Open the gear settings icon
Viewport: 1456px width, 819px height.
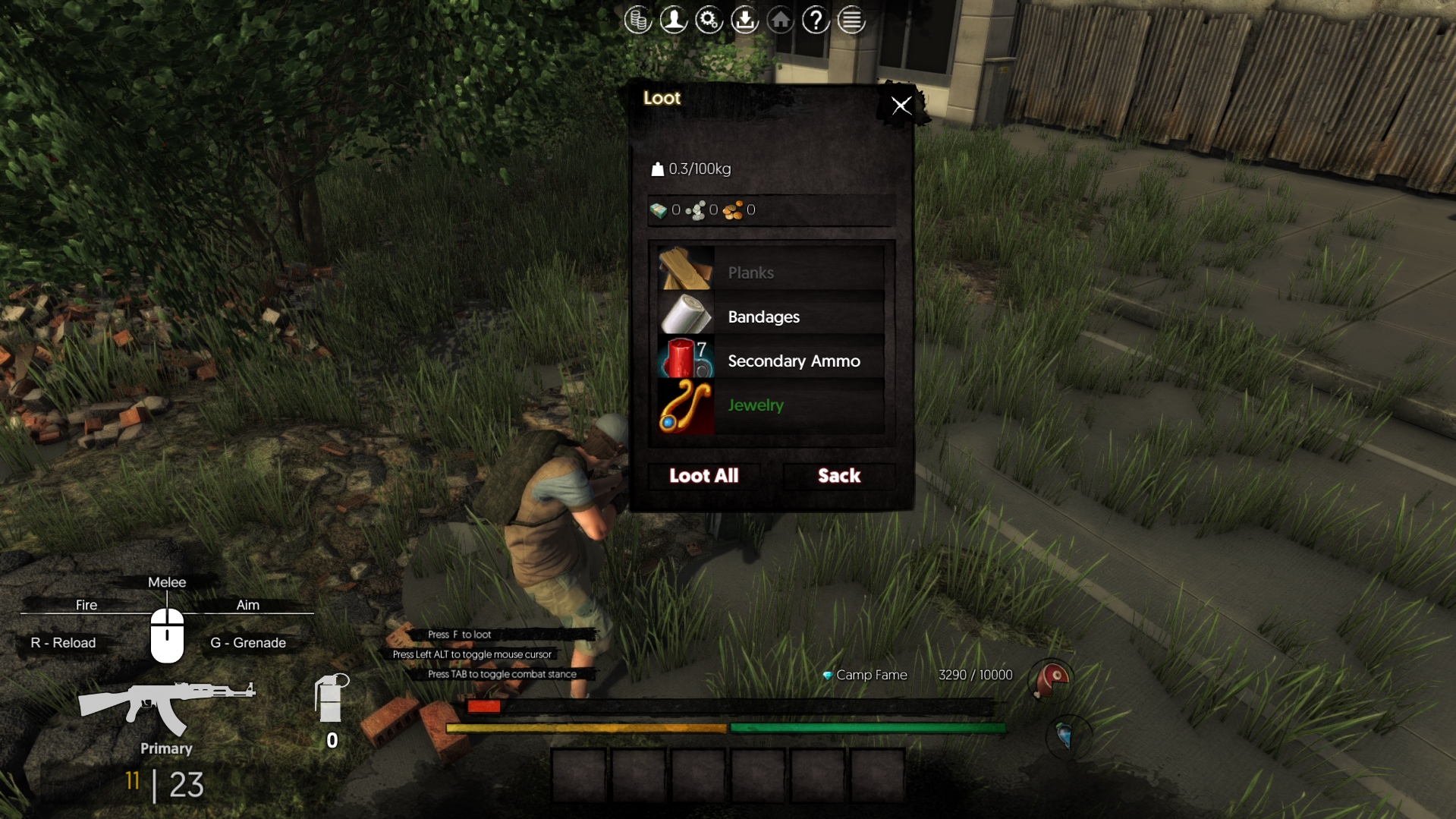[709, 20]
